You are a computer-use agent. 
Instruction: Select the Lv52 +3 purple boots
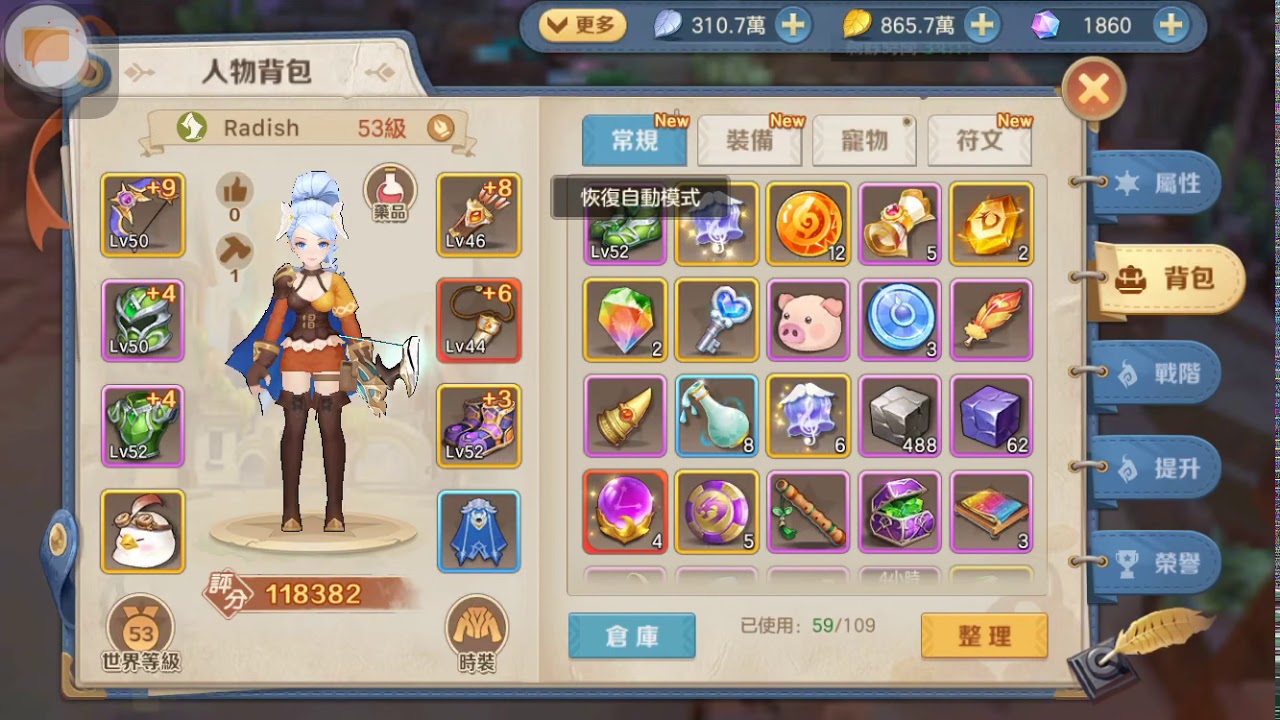click(478, 423)
